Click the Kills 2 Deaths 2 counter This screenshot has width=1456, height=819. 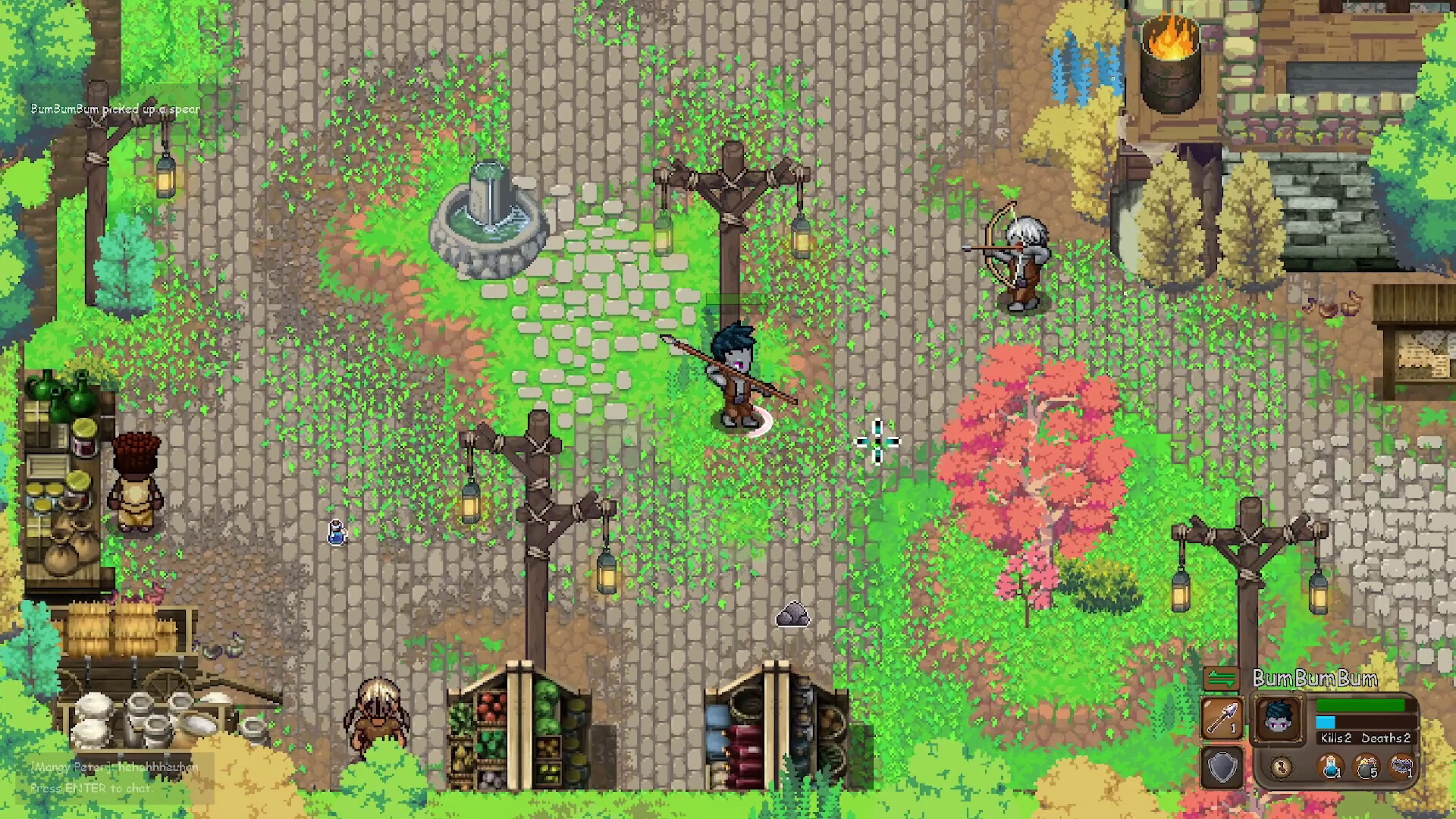pos(1367,738)
